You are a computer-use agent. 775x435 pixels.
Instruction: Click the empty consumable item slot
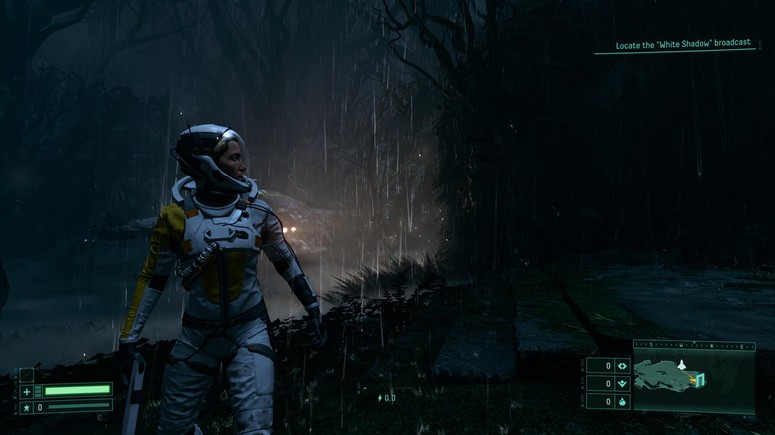[x=27, y=374]
